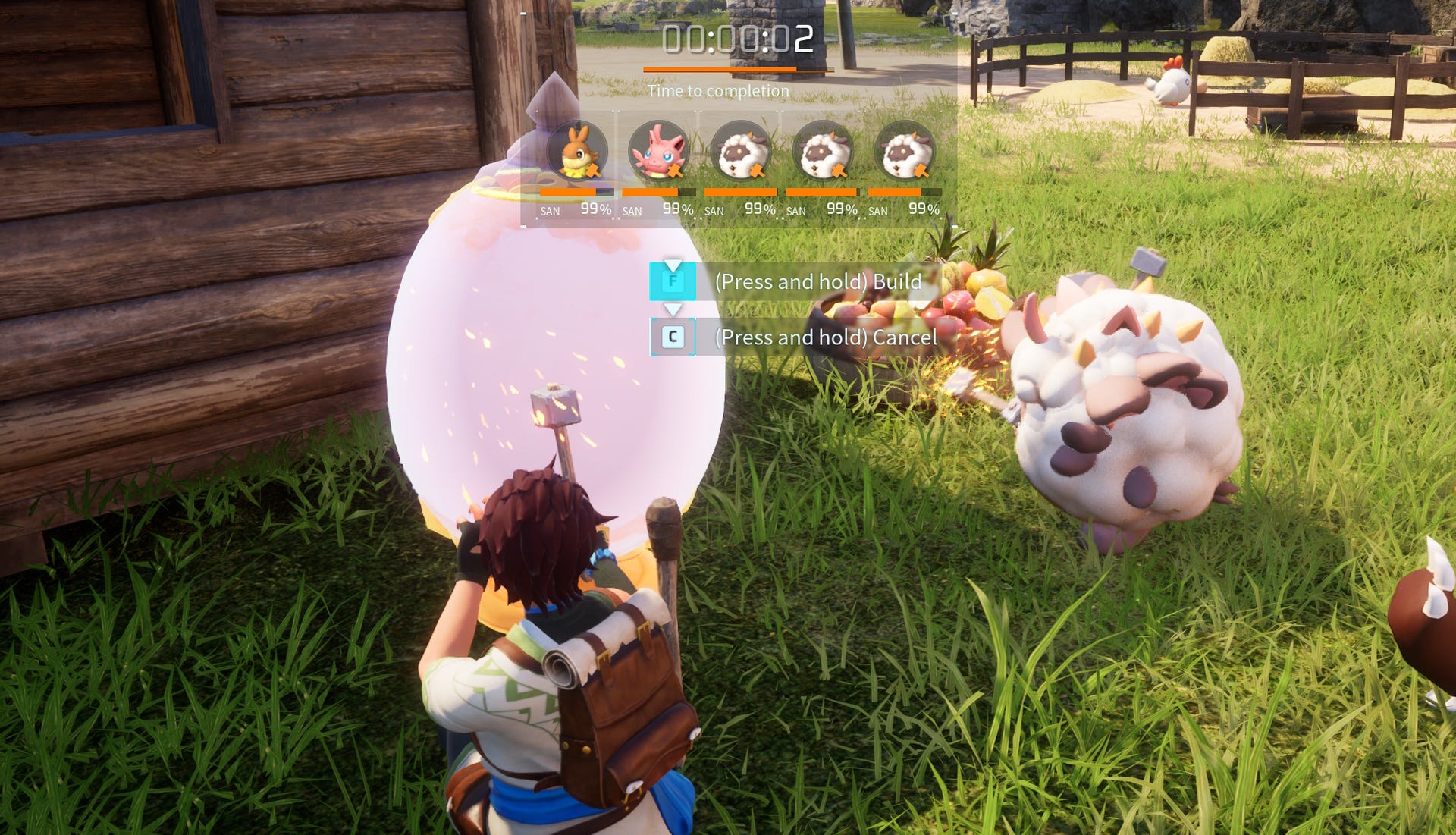The height and width of the screenshot is (835, 1456).
Task: Click the hammer work icon on the rabbit Pal
Action: click(x=593, y=171)
